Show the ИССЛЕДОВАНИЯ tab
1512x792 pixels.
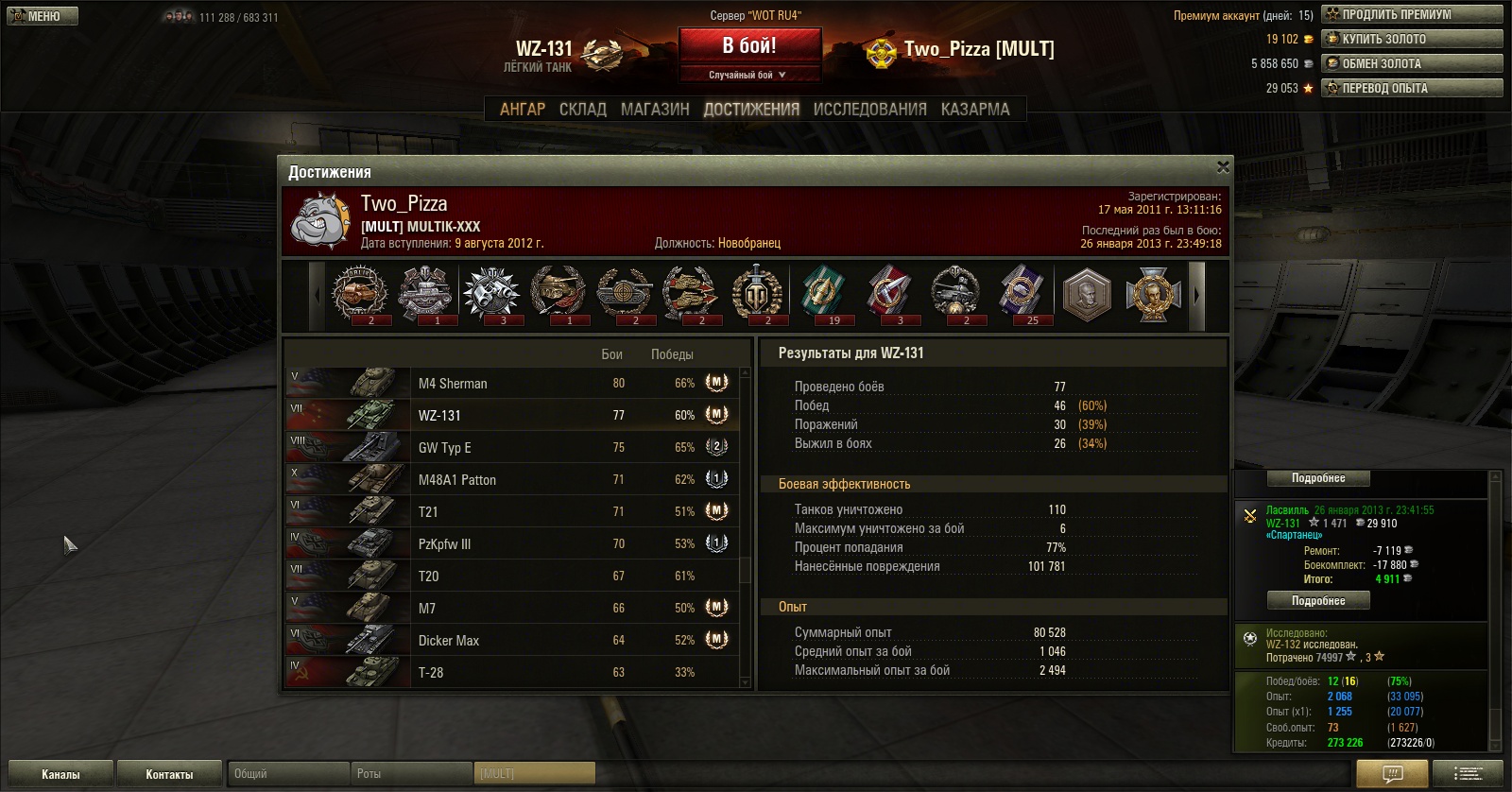coord(869,110)
